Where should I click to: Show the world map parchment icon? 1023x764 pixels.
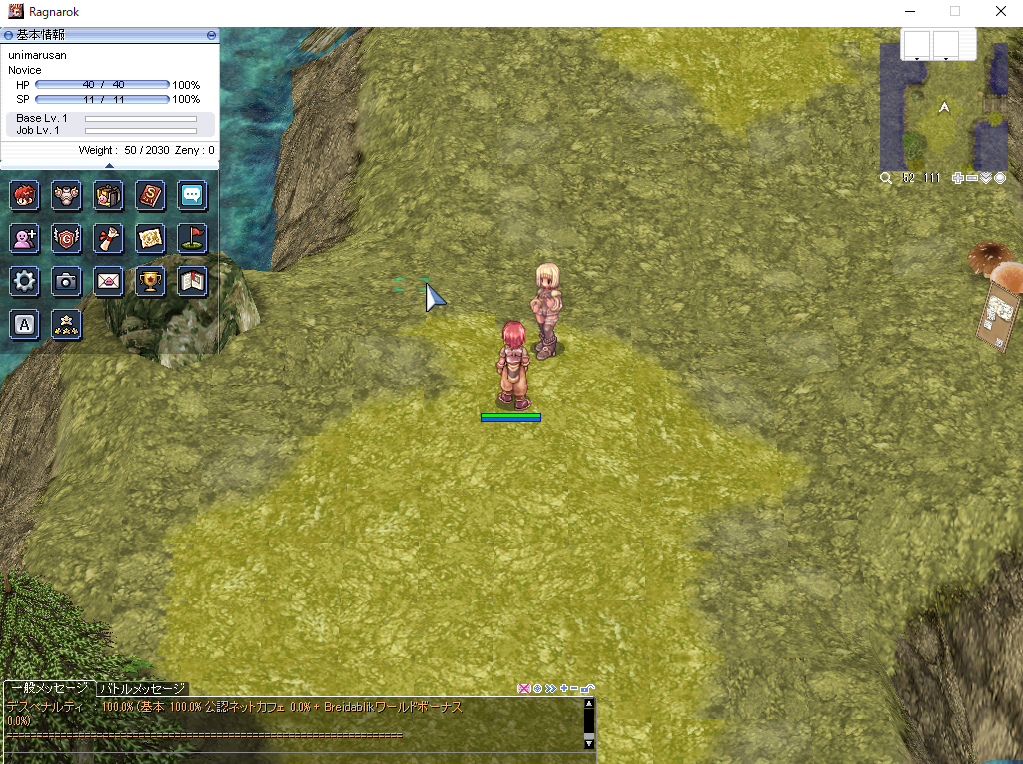[x=150, y=238]
